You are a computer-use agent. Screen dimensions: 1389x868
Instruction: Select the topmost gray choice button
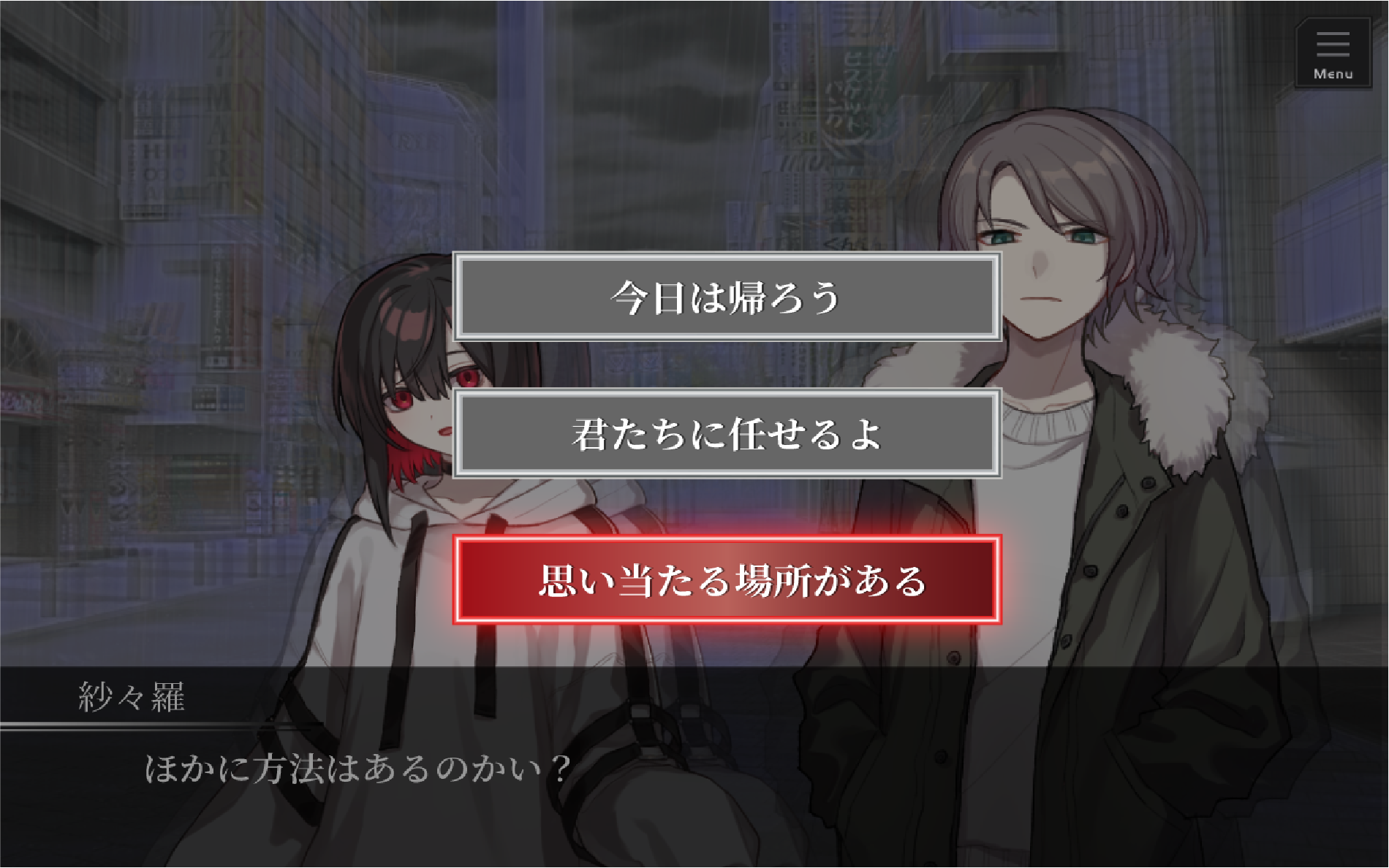727,300
